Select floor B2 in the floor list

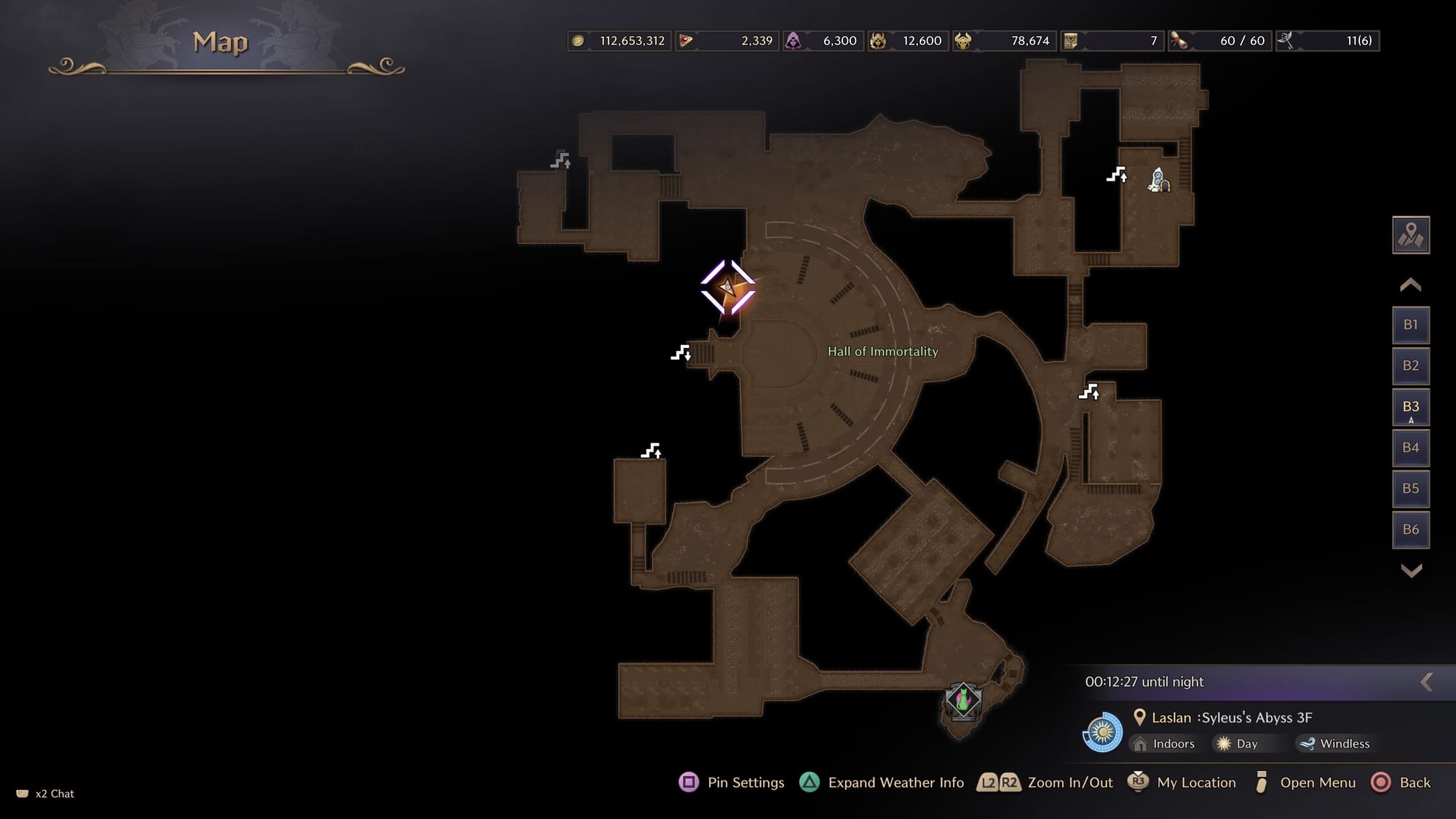pyautogui.click(x=1410, y=365)
